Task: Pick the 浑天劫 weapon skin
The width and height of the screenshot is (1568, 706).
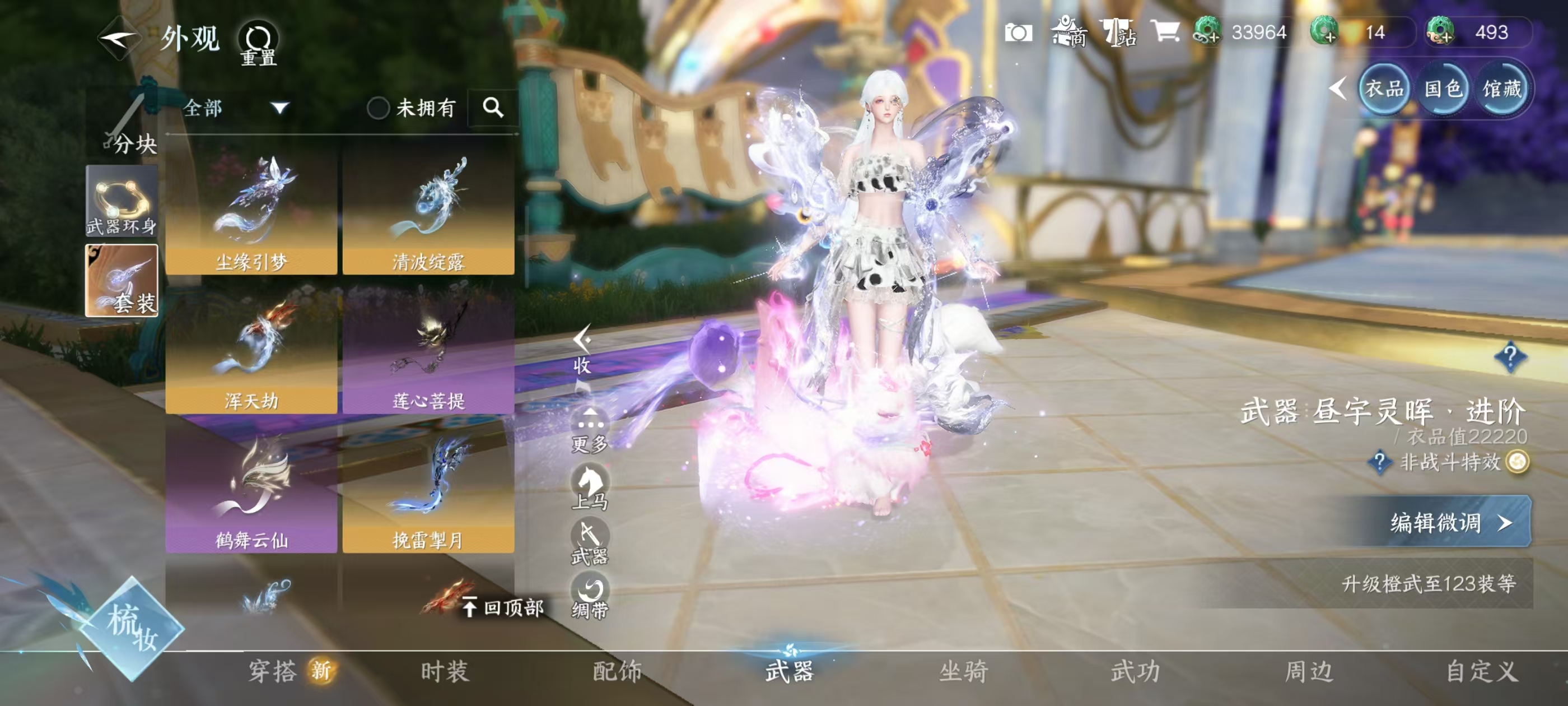Action: [x=251, y=349]
